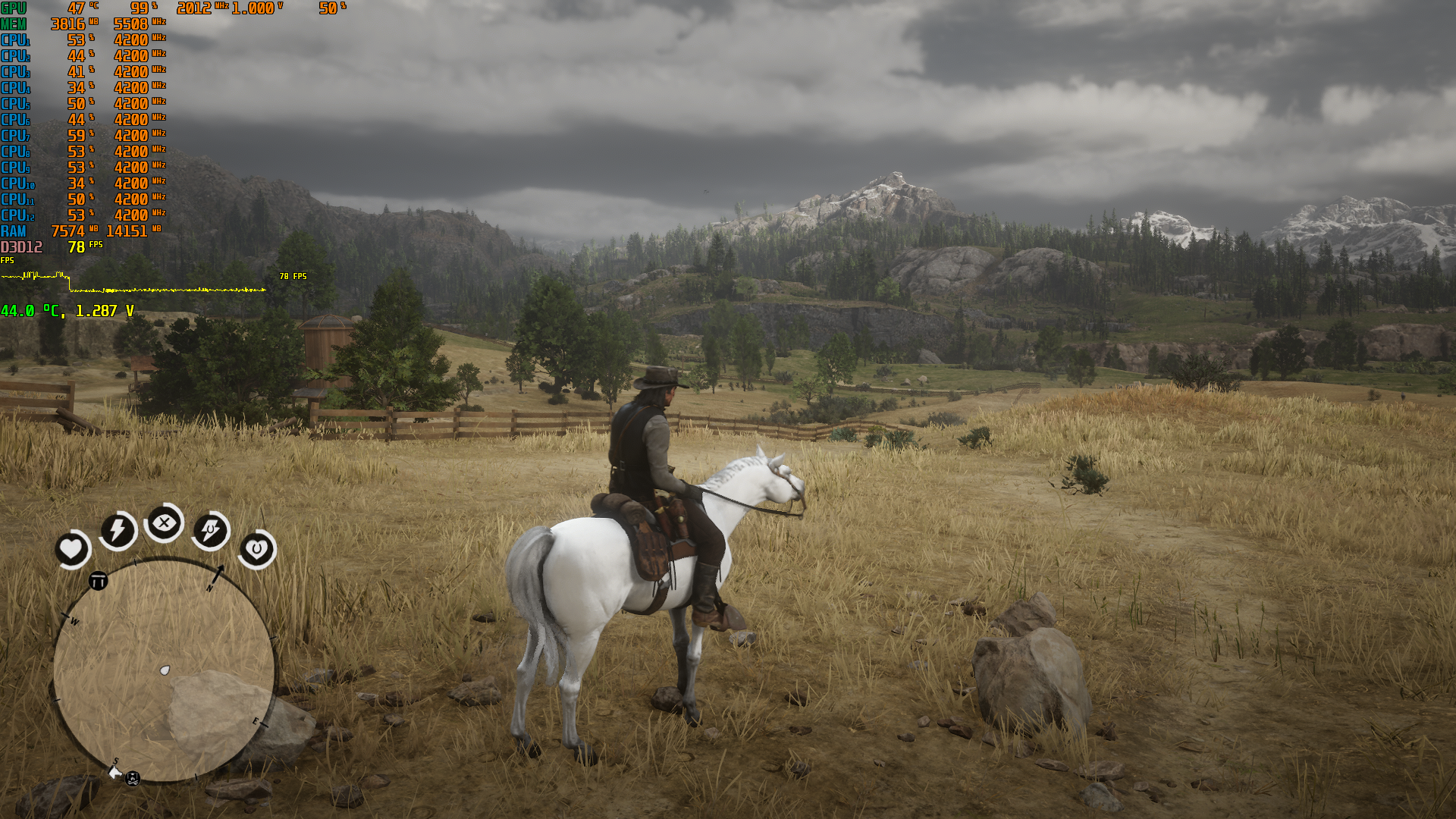Viewport: 1456px width, 819px height.
Task: Select the horse health horseshoe-heart icon
Action: pyautogui.click(x=256, y=549)
